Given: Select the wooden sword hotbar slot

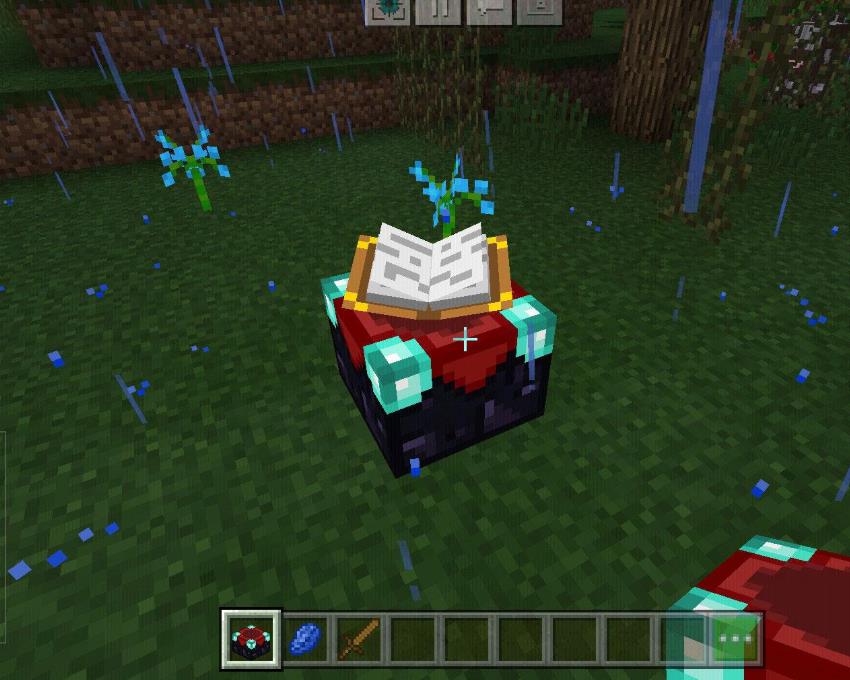Looking at the screenshot, I should click(358, 638).
